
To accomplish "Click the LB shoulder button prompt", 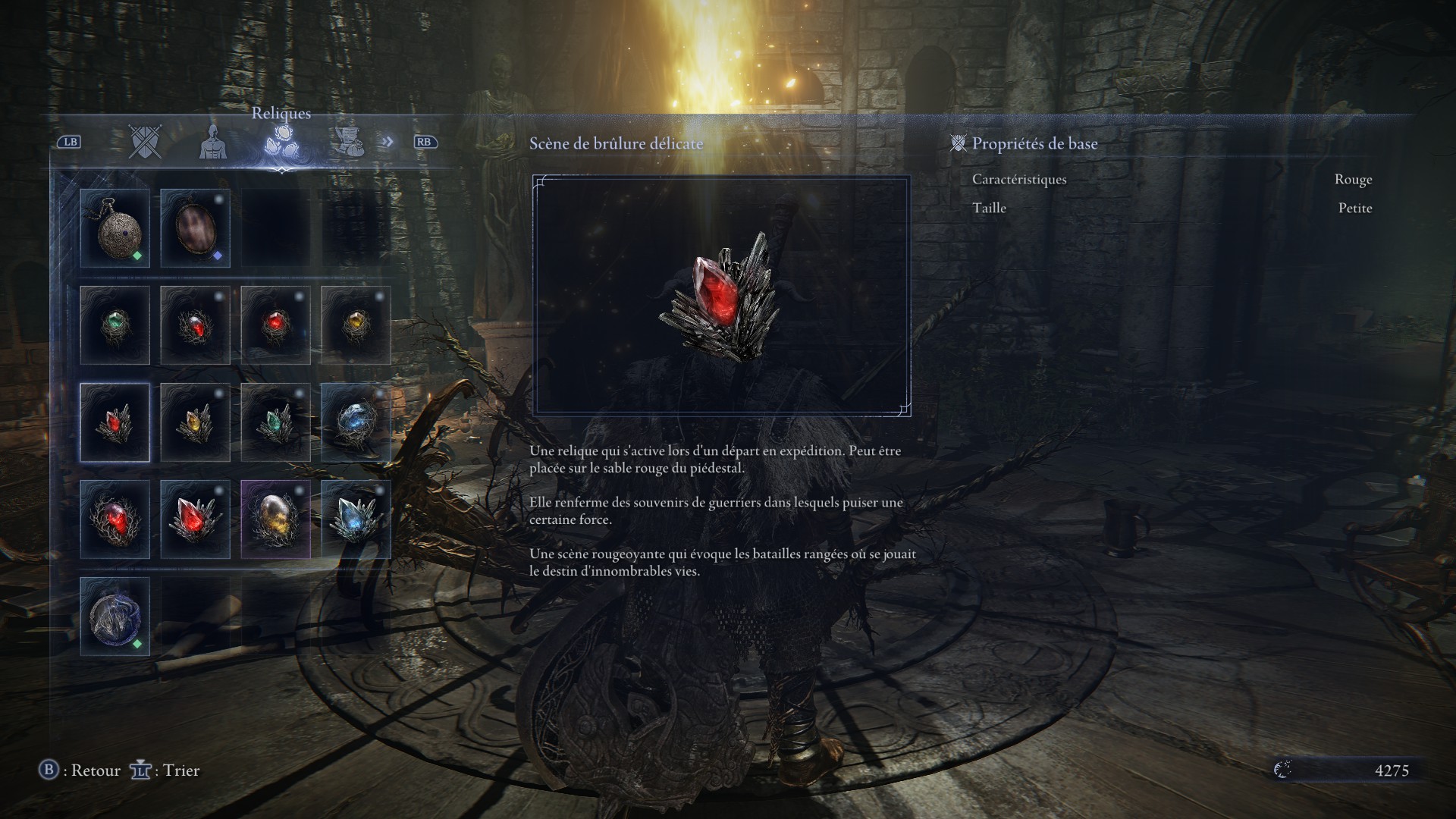I will tap(70, 143).
